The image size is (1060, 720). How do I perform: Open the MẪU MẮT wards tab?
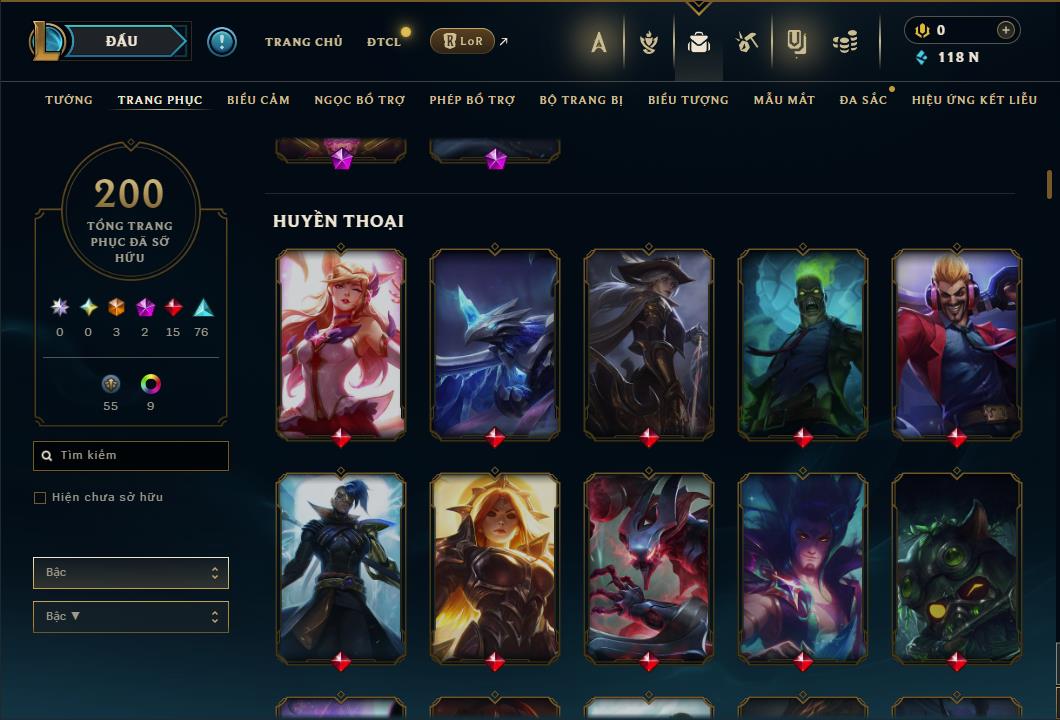784,100
